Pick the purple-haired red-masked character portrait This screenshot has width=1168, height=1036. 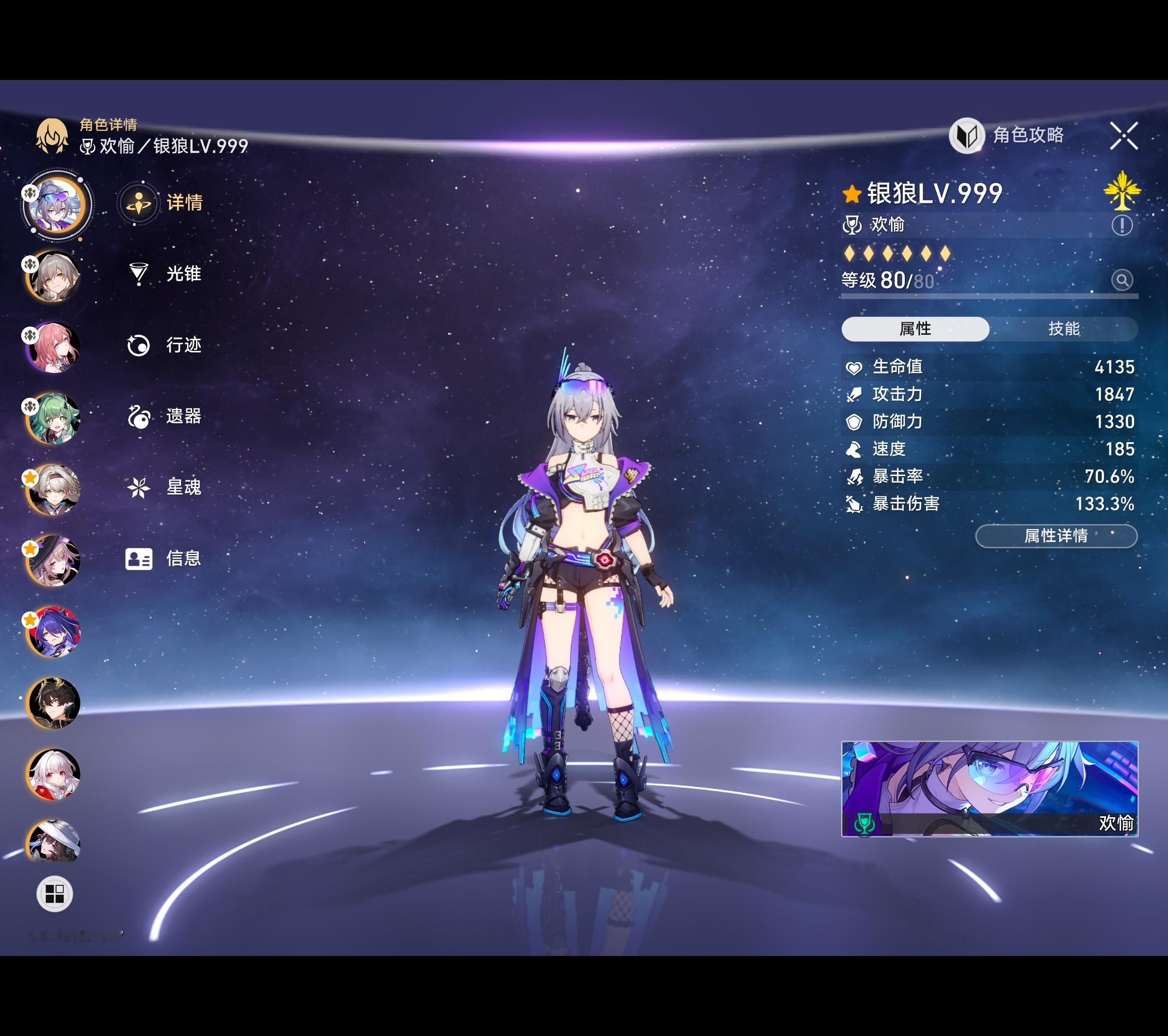click(x=54, y=632)
